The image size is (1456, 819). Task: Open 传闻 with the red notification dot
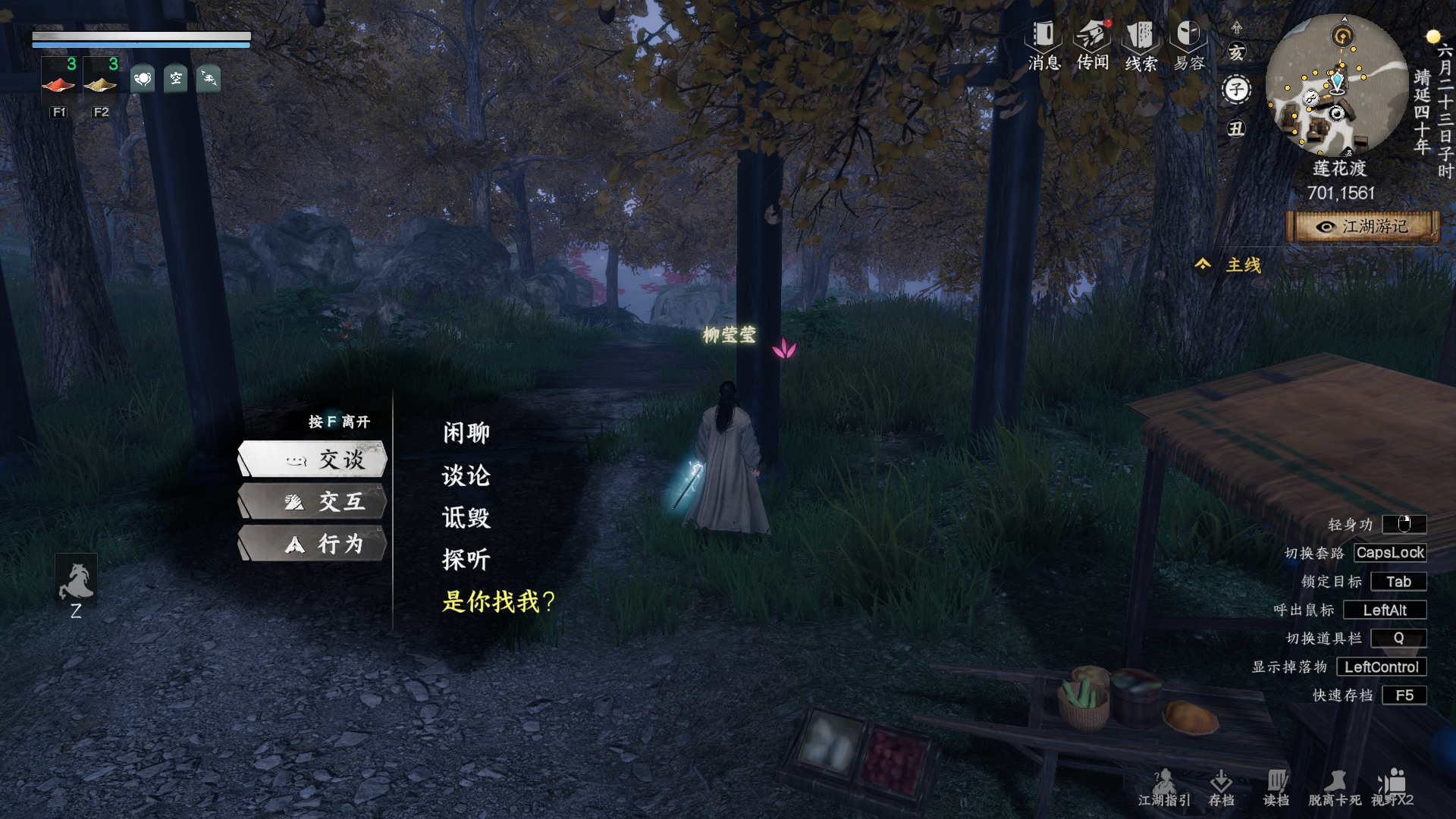(1092, 45)
